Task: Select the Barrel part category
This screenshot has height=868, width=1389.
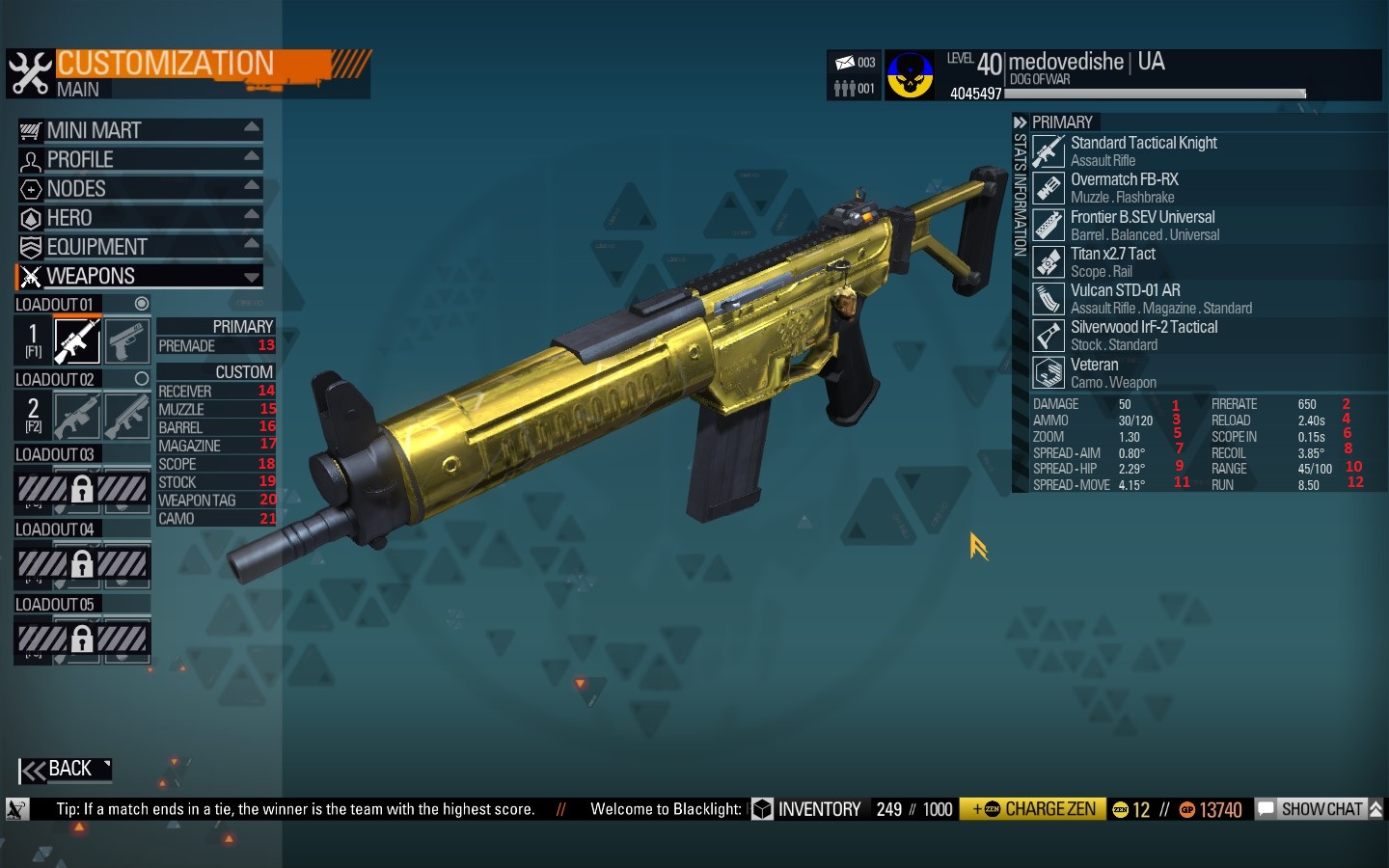Action: [215, 427]
